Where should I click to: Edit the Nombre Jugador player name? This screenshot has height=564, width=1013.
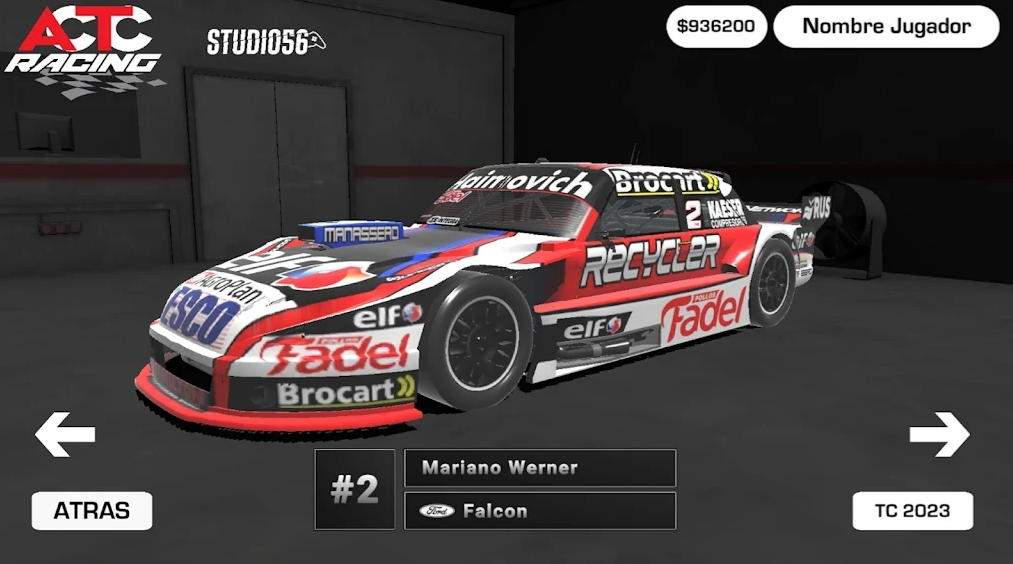click(x=886, y=27)
